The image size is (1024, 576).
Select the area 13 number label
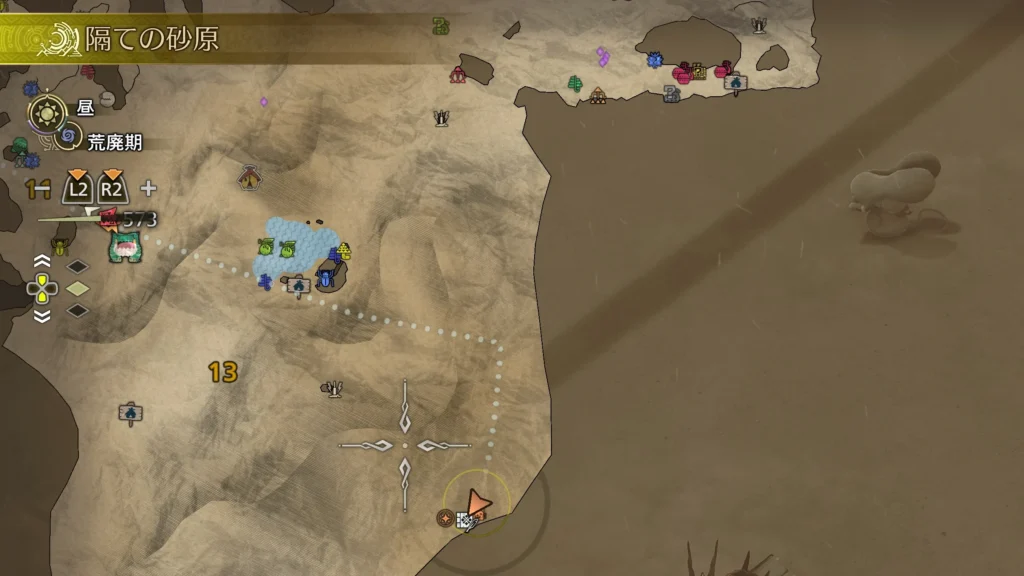(x=222, y=373)
